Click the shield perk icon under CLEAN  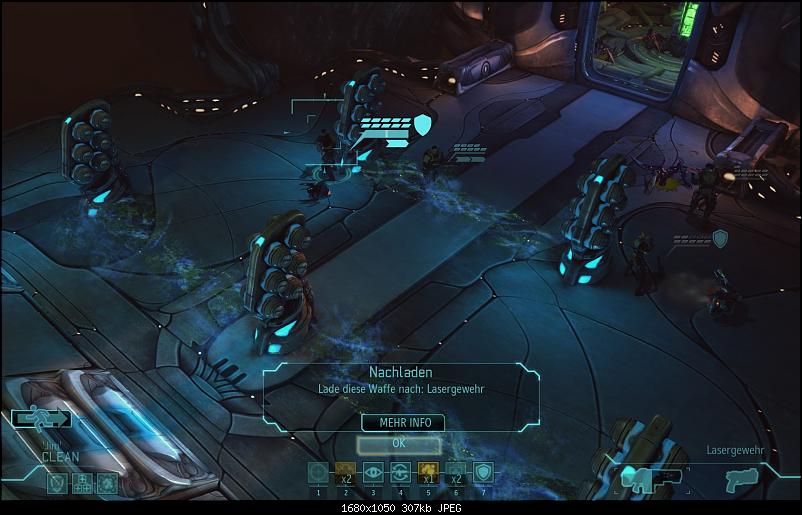click(x=56, y=482)
